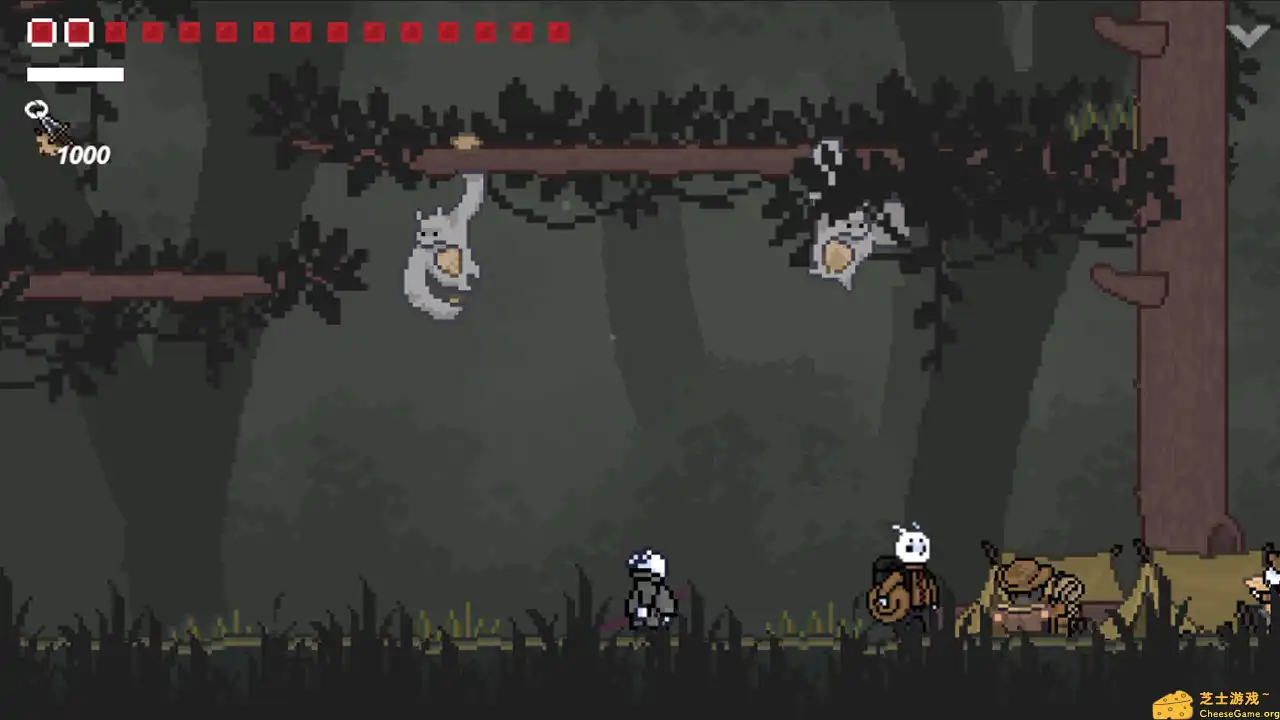
Task: Select the player character with the white helmet
Action: pyautogui.click(x=646, y=590)
